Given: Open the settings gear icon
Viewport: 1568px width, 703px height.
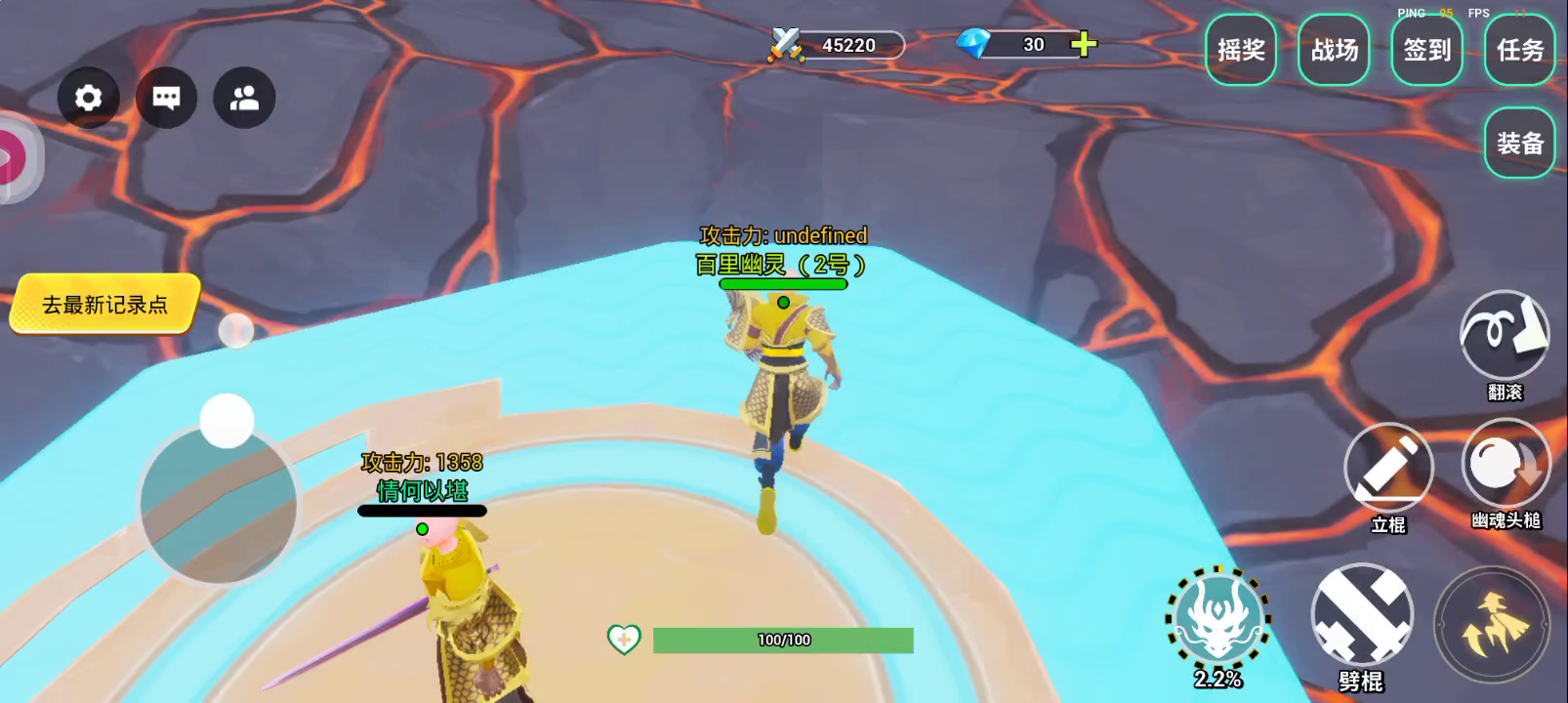Looking at the screenshot, I should tap(88, 98).
